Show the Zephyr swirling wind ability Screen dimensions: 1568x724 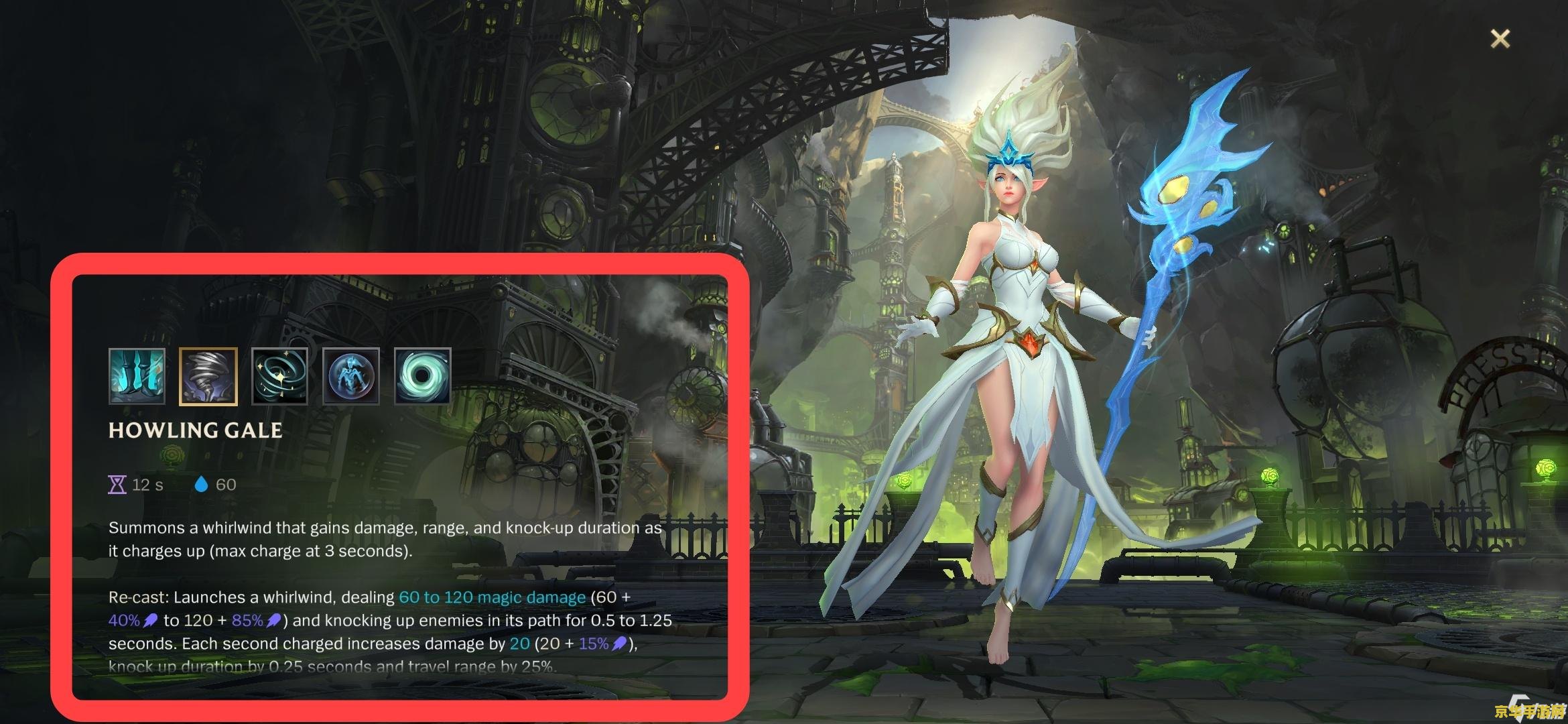[x=279, y=376]
